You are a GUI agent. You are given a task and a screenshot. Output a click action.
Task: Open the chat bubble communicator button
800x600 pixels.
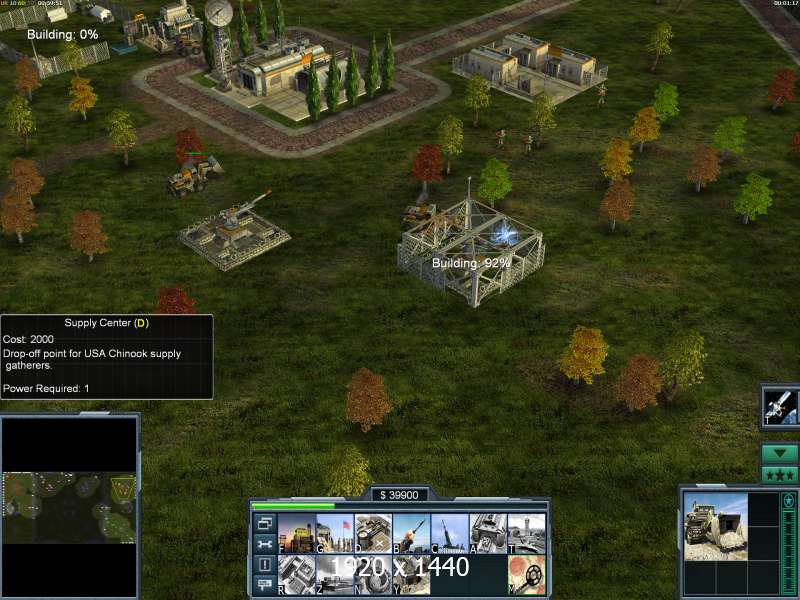pos(265,584)
